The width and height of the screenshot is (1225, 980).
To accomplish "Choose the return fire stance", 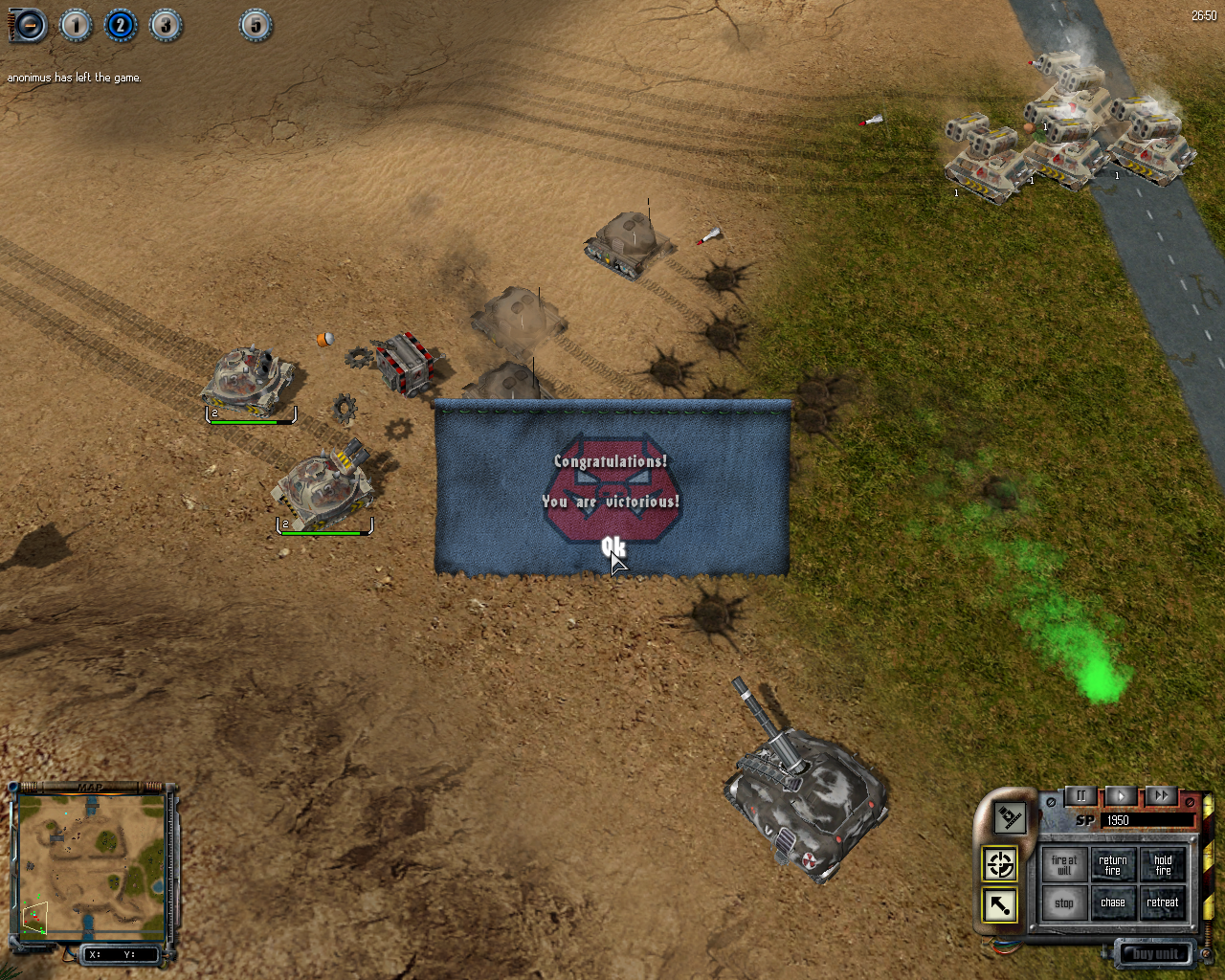I will click(x=1113, y=865).
